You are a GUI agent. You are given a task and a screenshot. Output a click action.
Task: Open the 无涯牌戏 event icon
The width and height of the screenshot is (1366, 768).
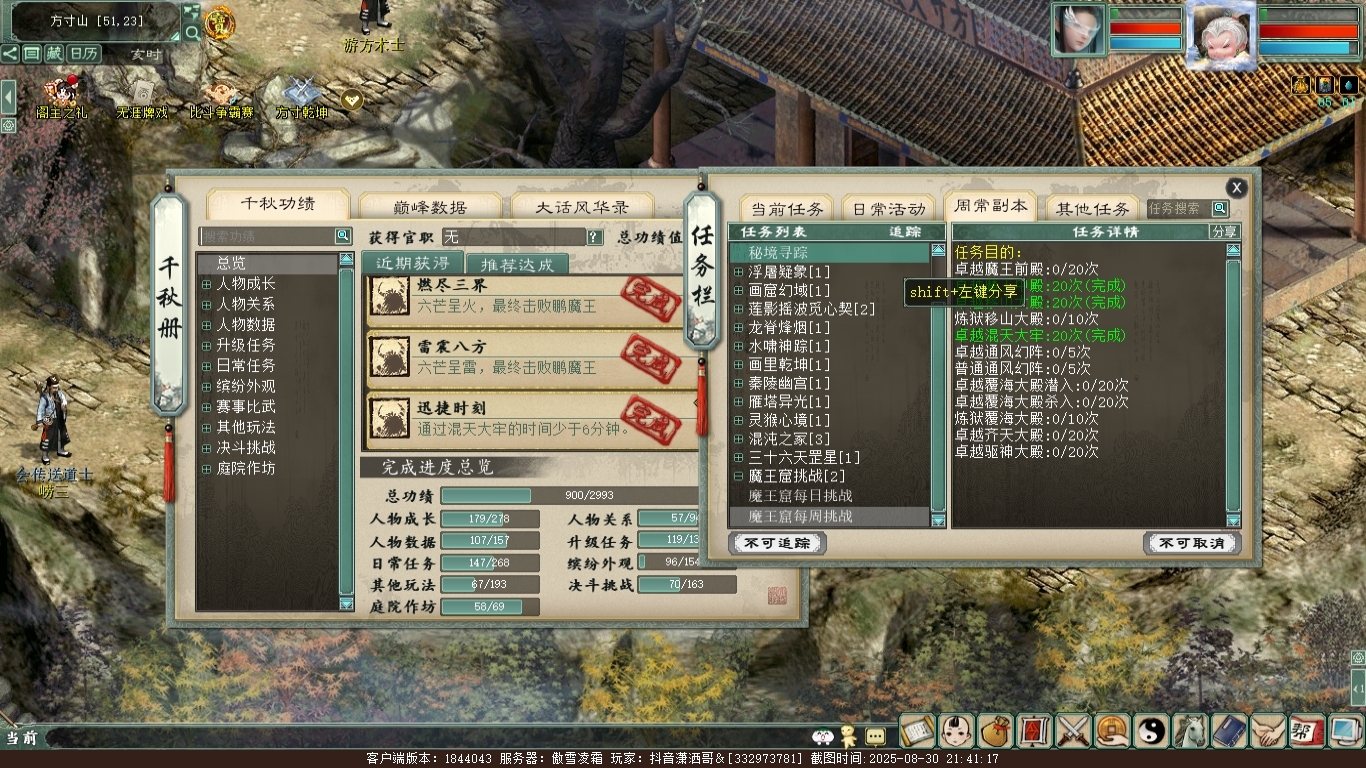coord(142,98)
